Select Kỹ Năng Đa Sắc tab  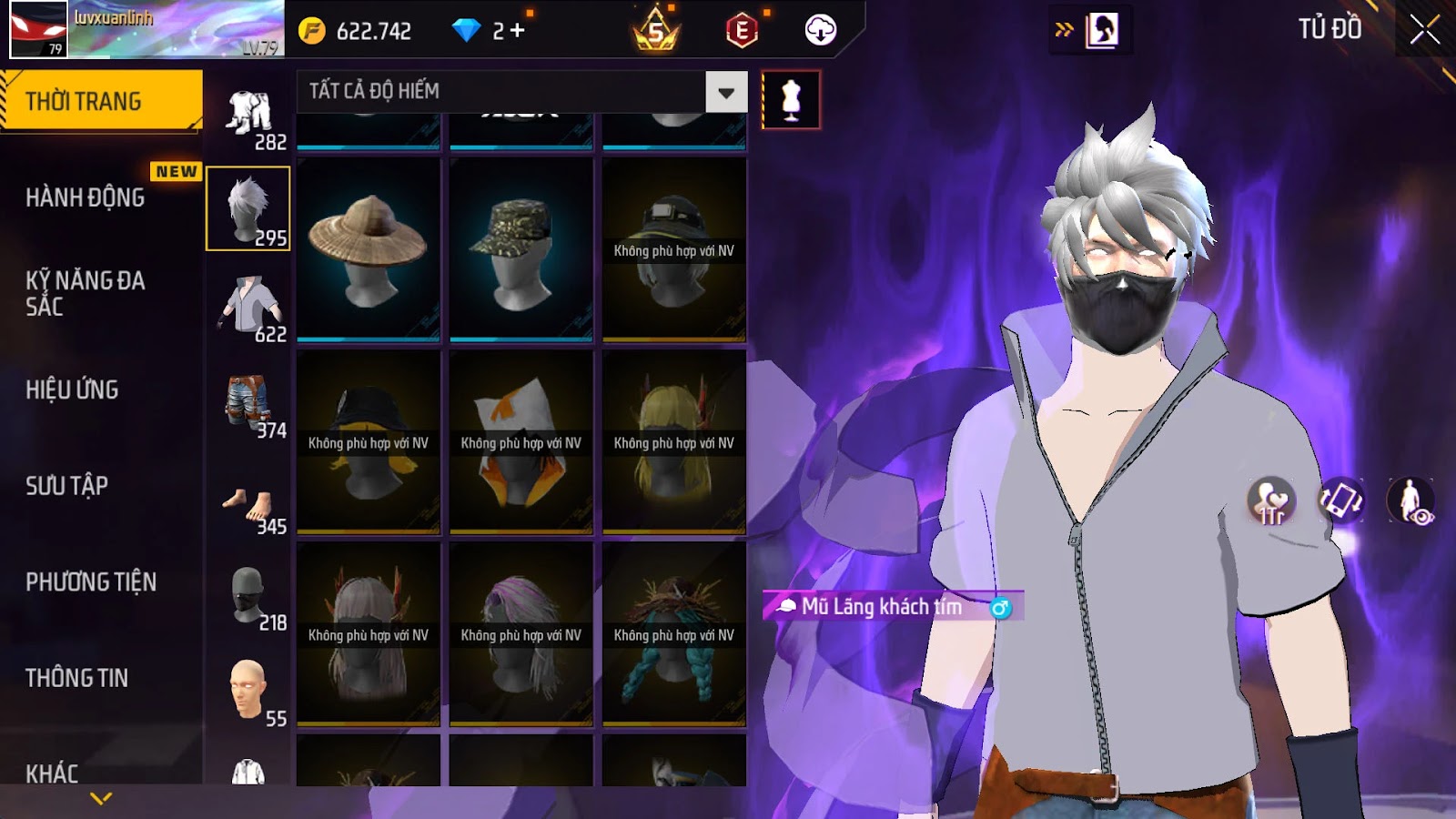(x=86, y=293)
